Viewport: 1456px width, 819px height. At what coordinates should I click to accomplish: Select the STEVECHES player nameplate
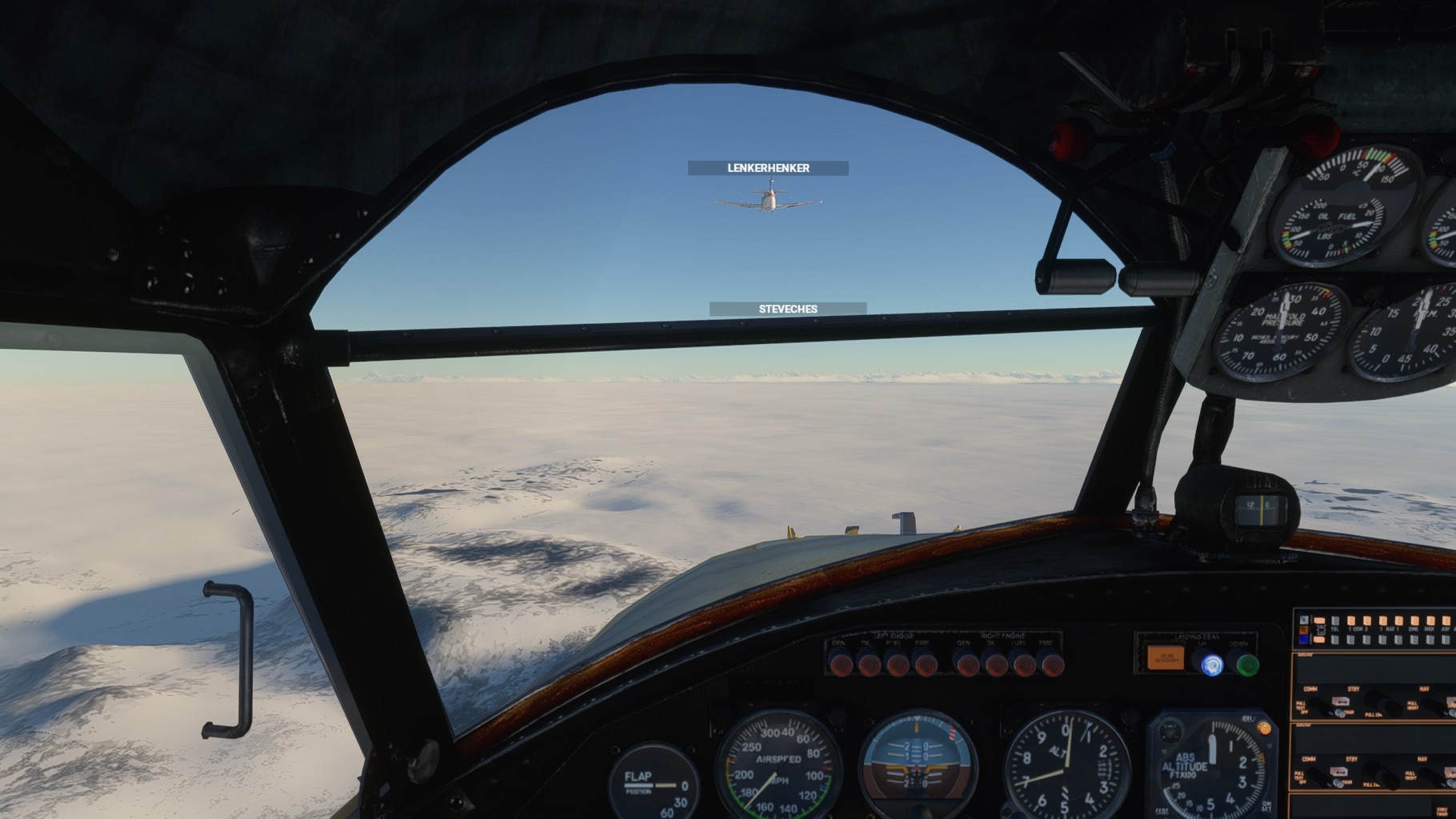[788, 309]
